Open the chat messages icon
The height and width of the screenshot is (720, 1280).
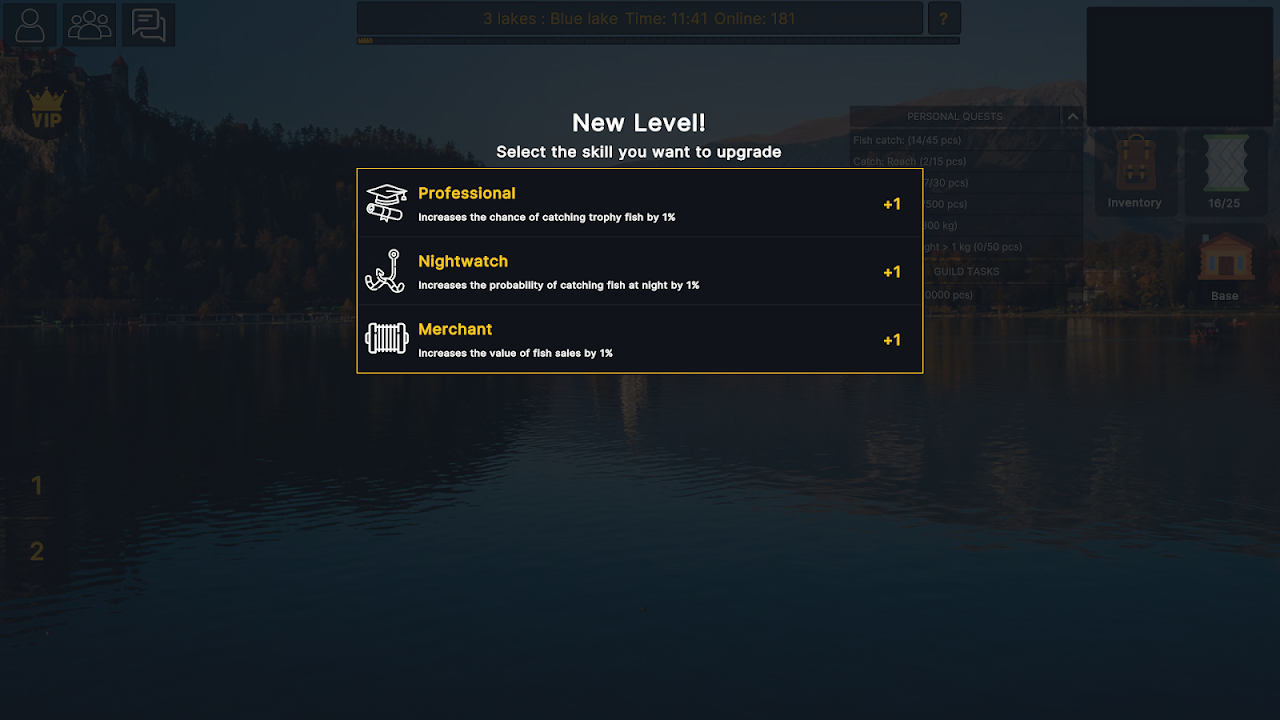click(148, 25)
